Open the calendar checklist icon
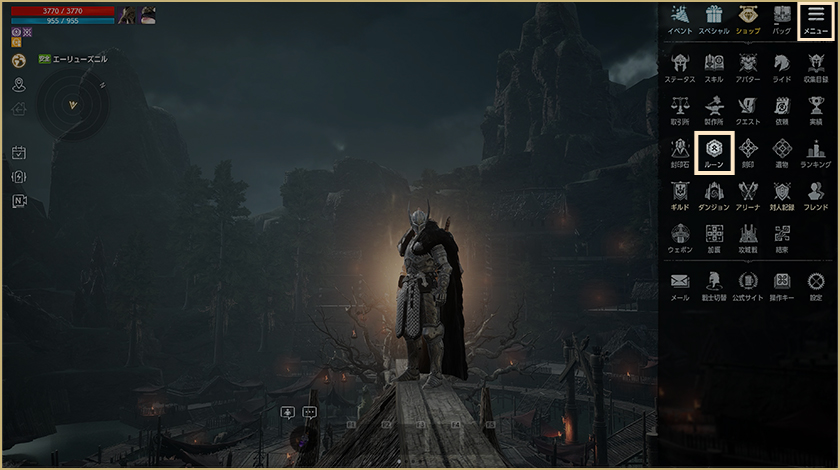Image resolution: width=840 pixels, height=470 pixels. pos(18,153)
